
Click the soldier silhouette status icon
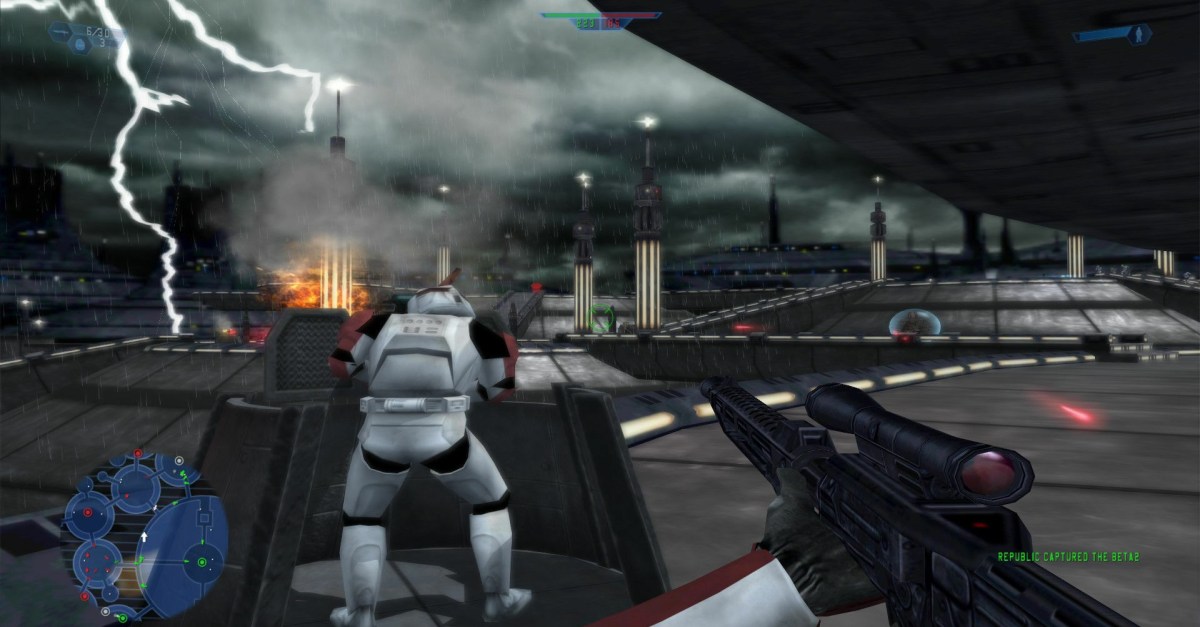point(1137,34)
